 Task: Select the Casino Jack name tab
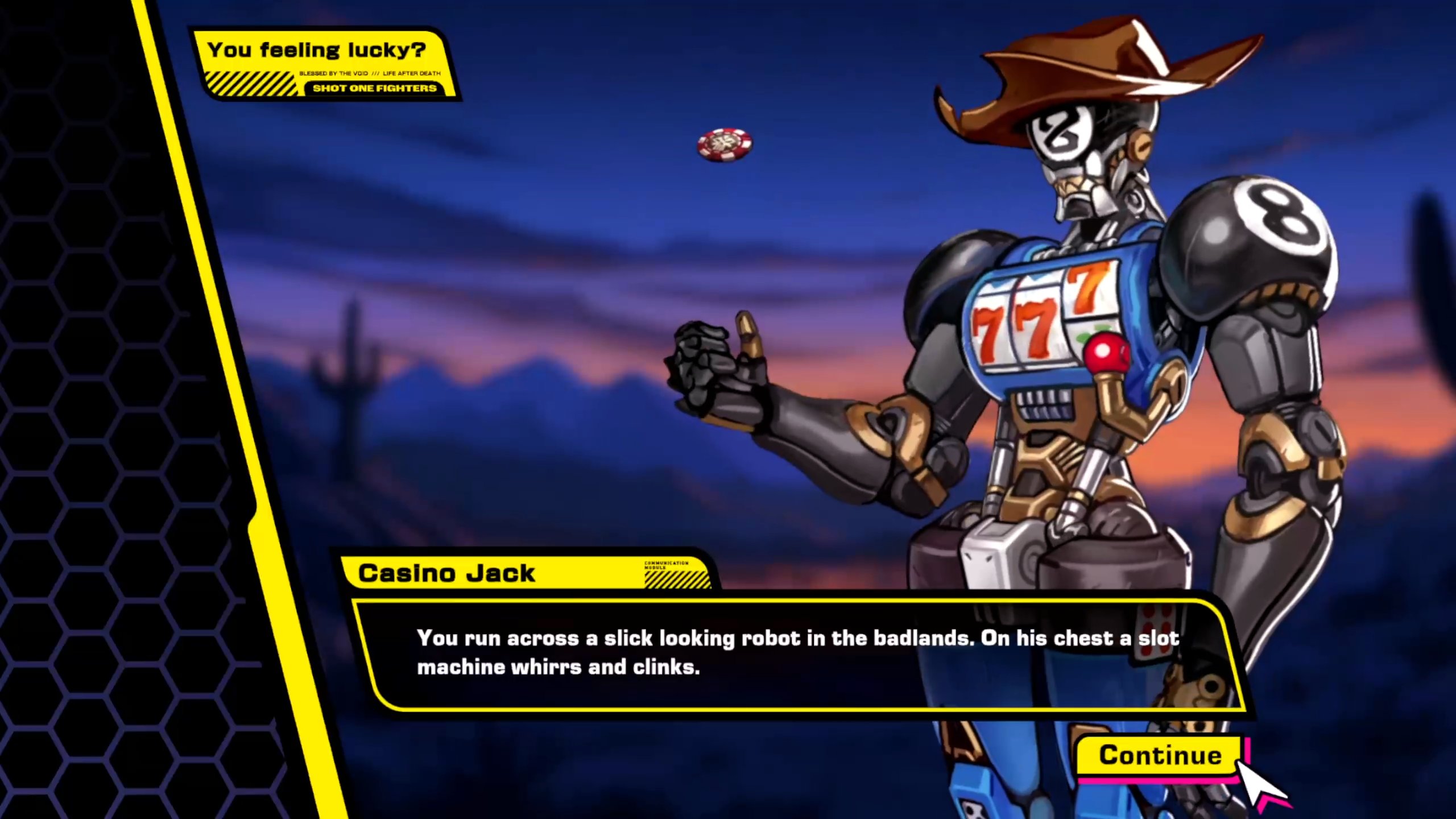pyautogui.click(x=449, y=573)
